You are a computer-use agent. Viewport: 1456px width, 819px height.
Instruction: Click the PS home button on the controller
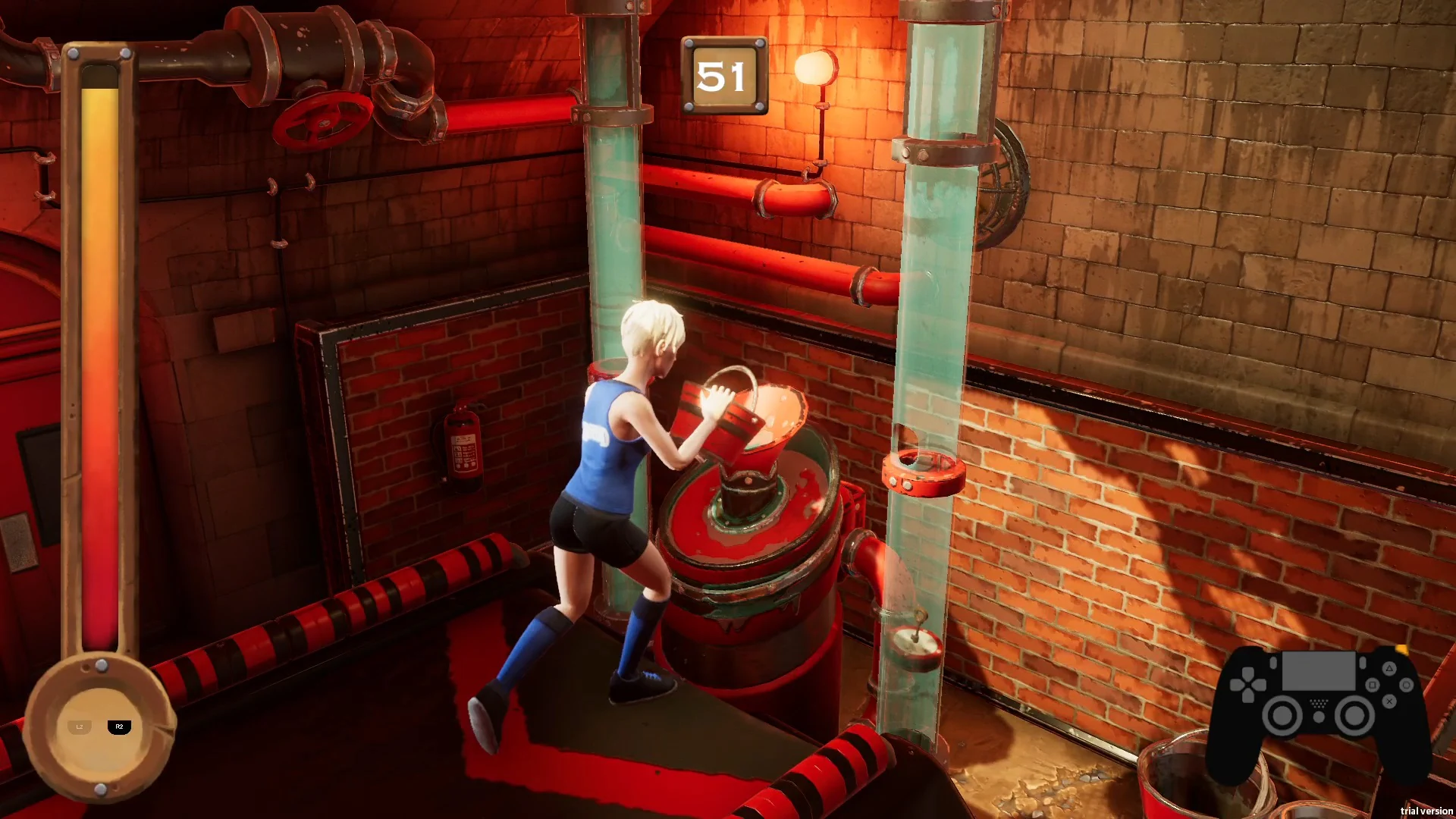point(1319,717)
